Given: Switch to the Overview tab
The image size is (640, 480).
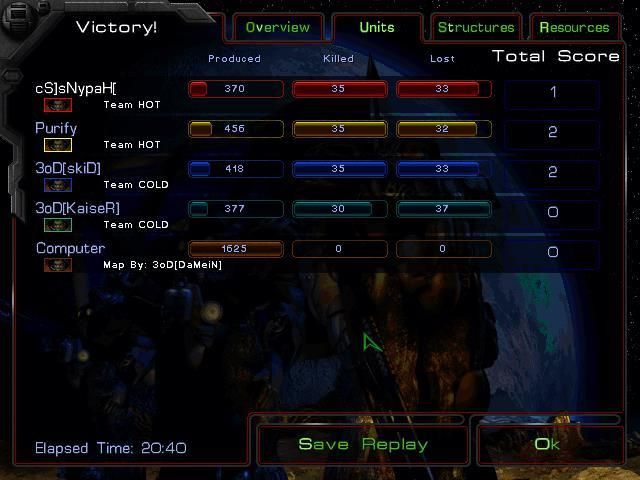Looking at the screenshot, I should (x=277, y=27).
